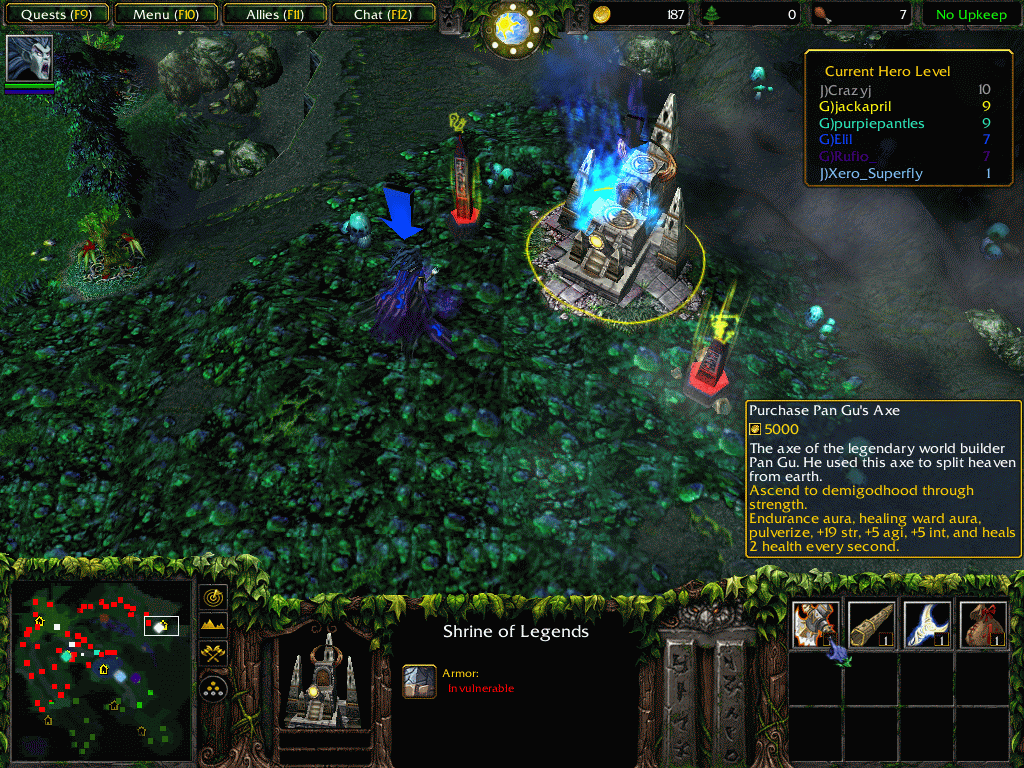This screenshot has width=1024, height=768.
Task: Click the minimap
Action: click(100, 668)
